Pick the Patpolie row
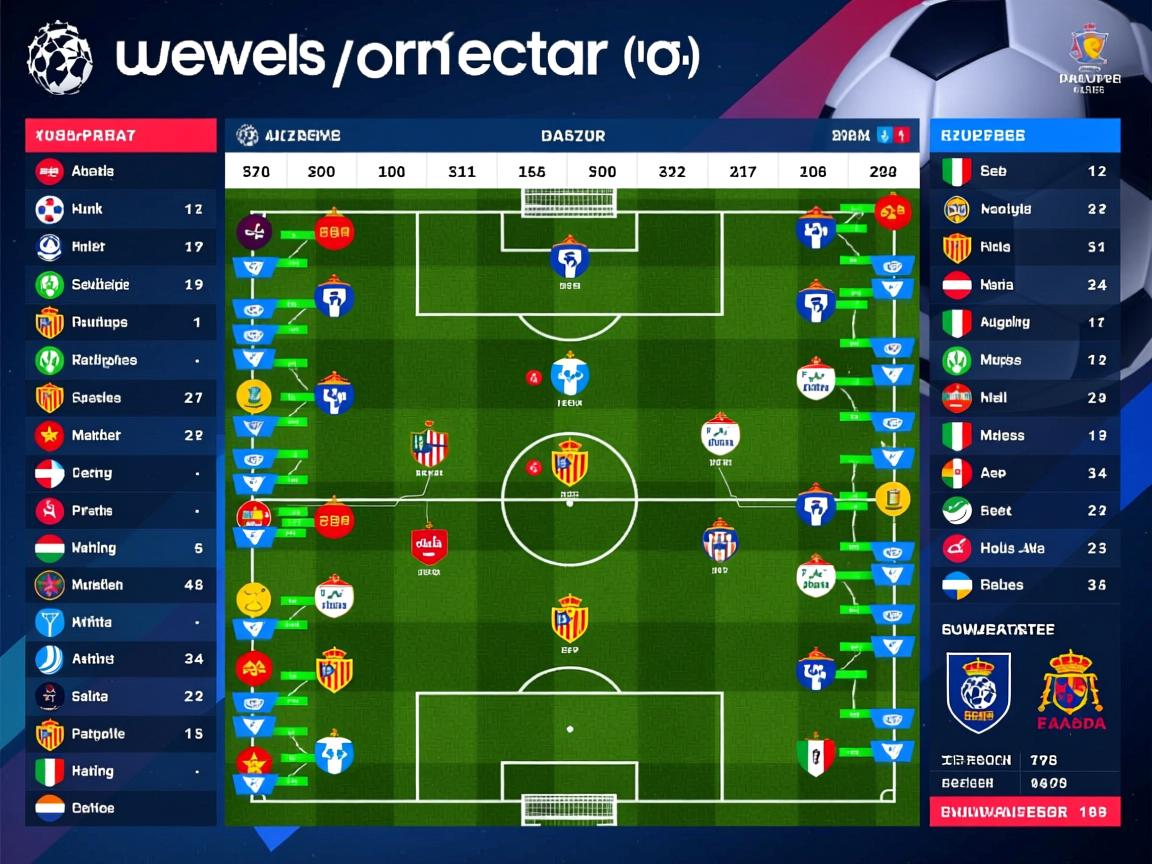Screen dimensions: 1152x864 pyautogui.click(x=120, y=734)
